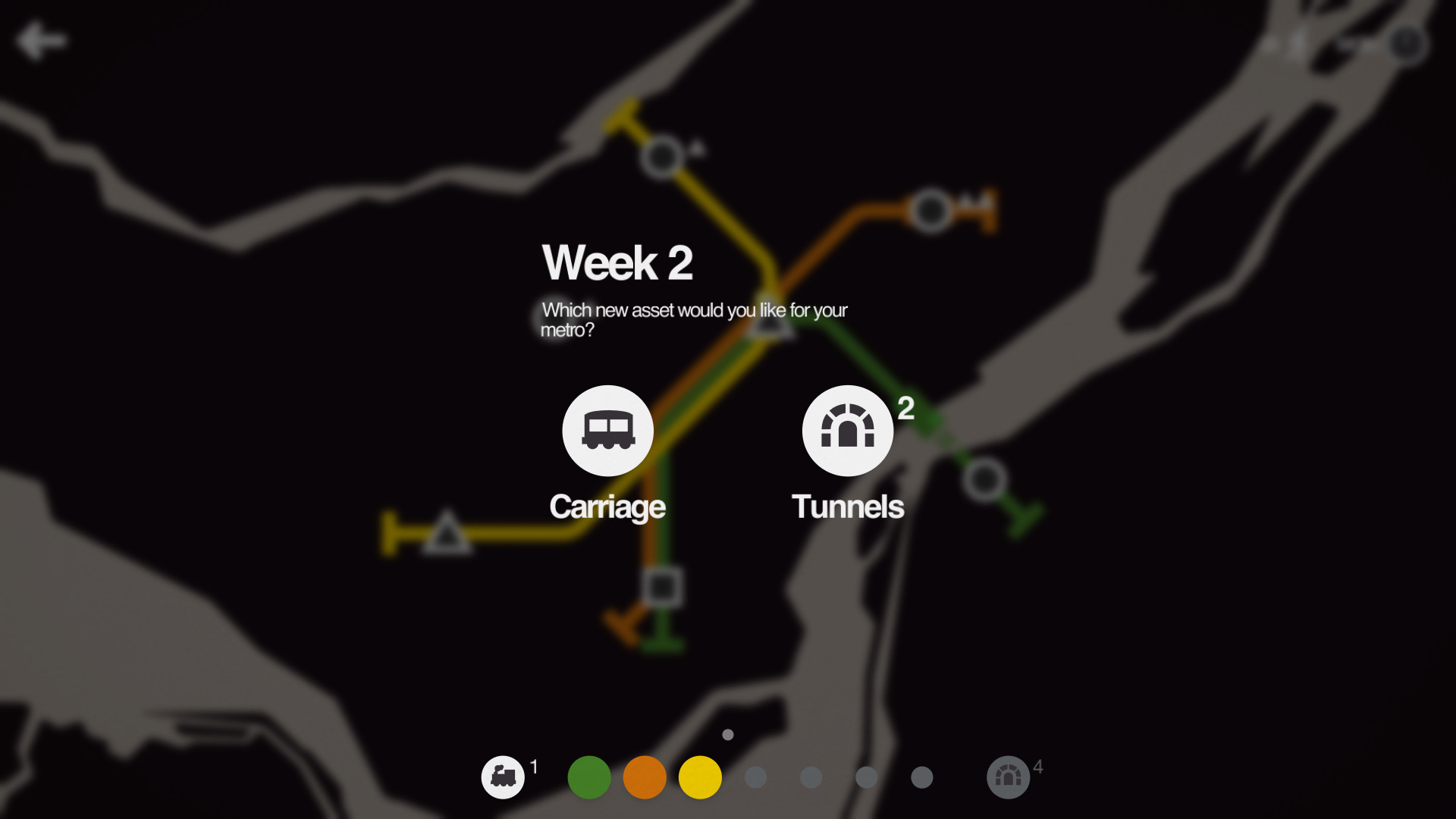Choose Tunnels as your weekly reward
Screen dimensions: 1456x819
pos(847,430)
